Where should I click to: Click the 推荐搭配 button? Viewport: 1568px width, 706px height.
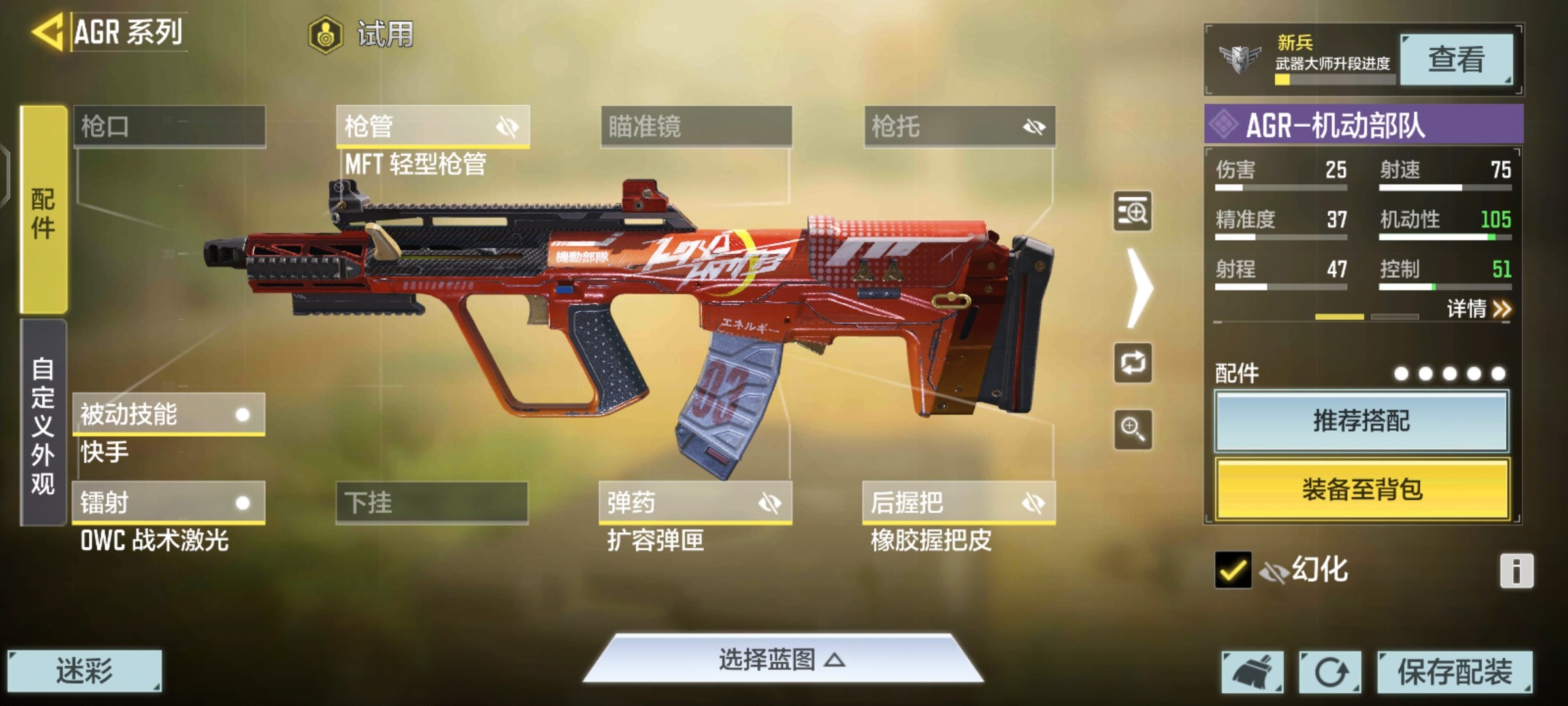point(1362,421)
